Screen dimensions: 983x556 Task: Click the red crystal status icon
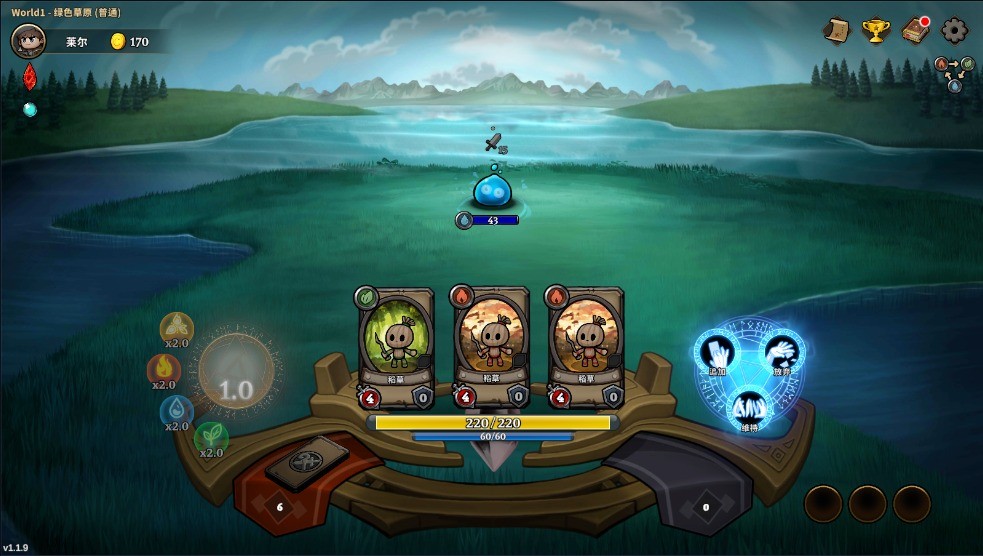[30, 77]
